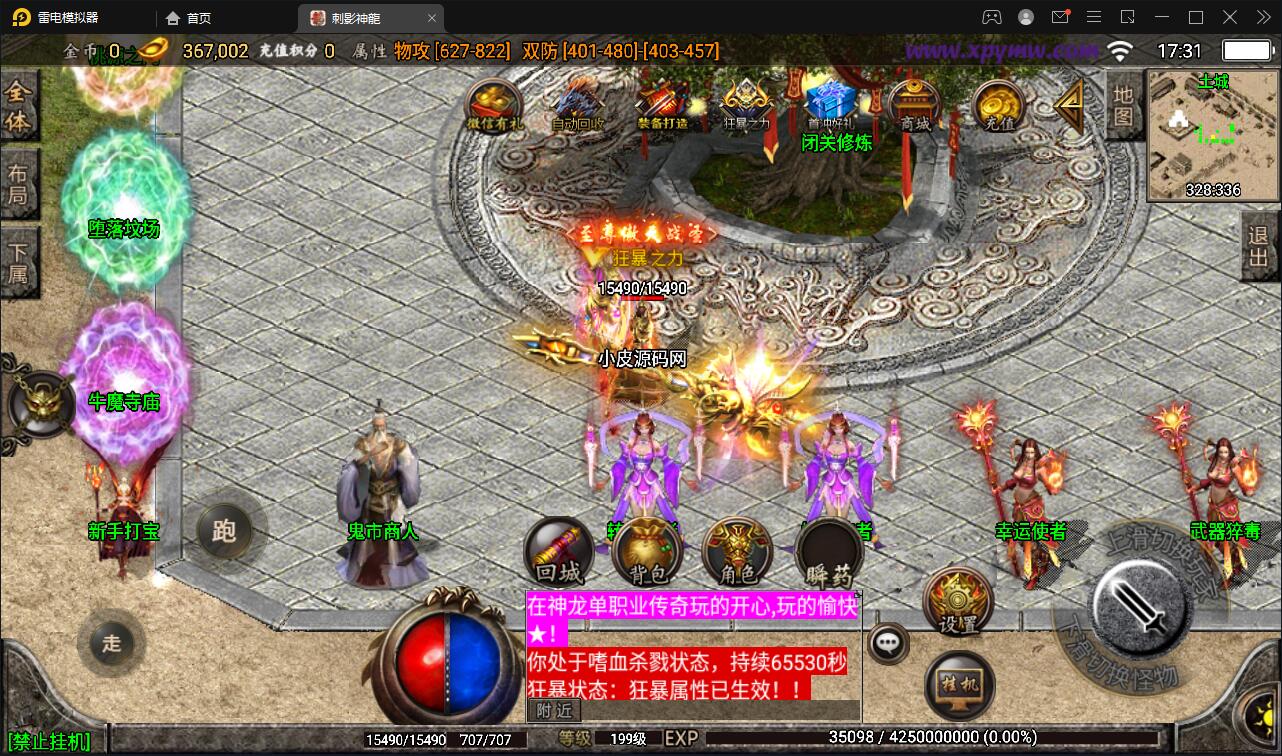Screen dimensions: 1282x756
Task: Toggle the 走 walk mode button
Action: pos(111,644)
